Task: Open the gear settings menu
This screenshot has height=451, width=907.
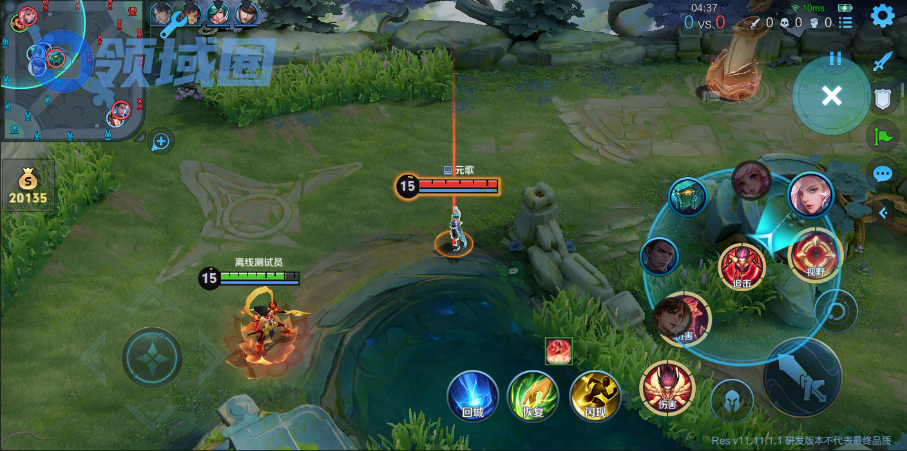Action: point(882,15)
